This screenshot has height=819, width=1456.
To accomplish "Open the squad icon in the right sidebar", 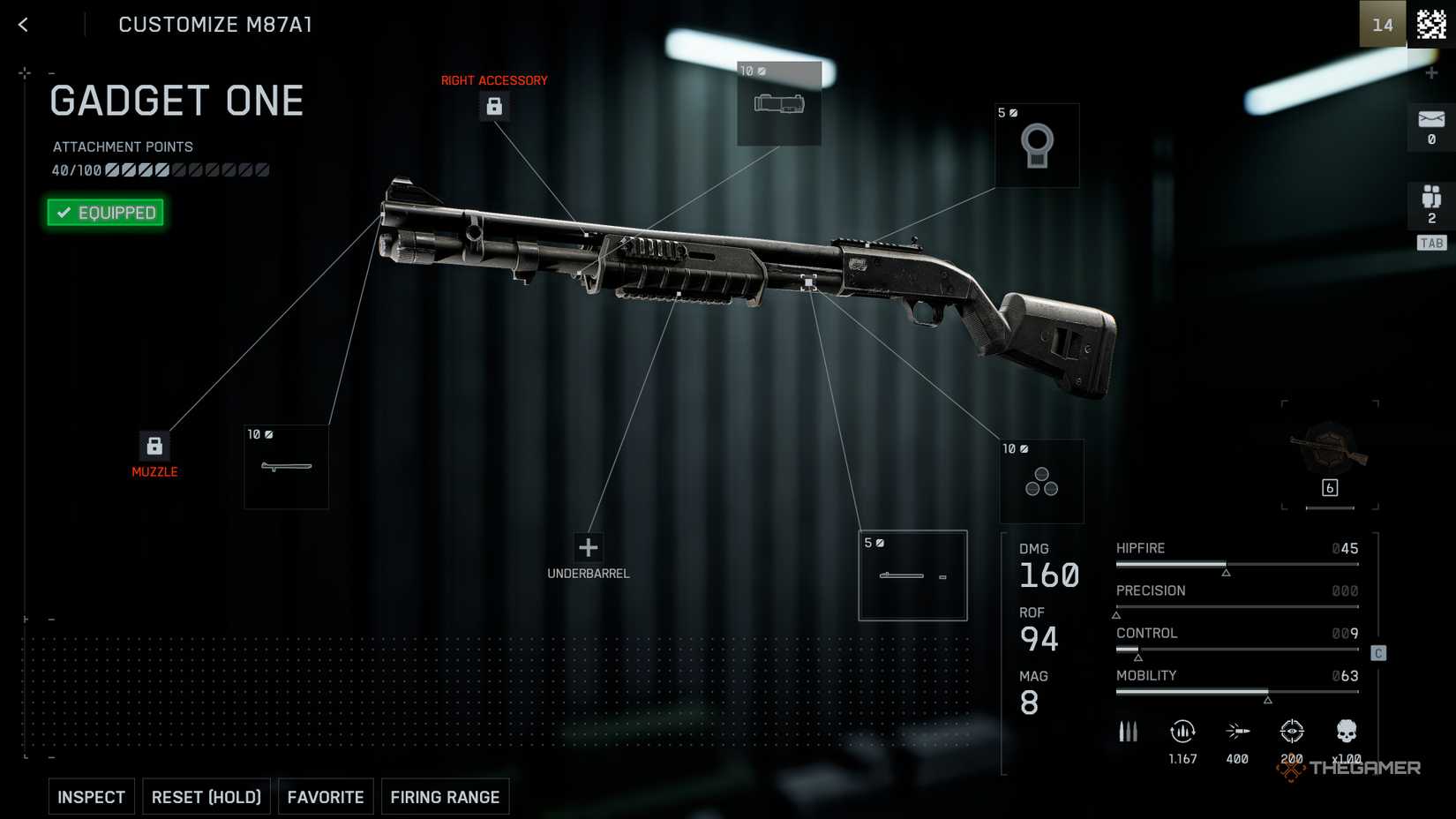I will [1430, 204].
